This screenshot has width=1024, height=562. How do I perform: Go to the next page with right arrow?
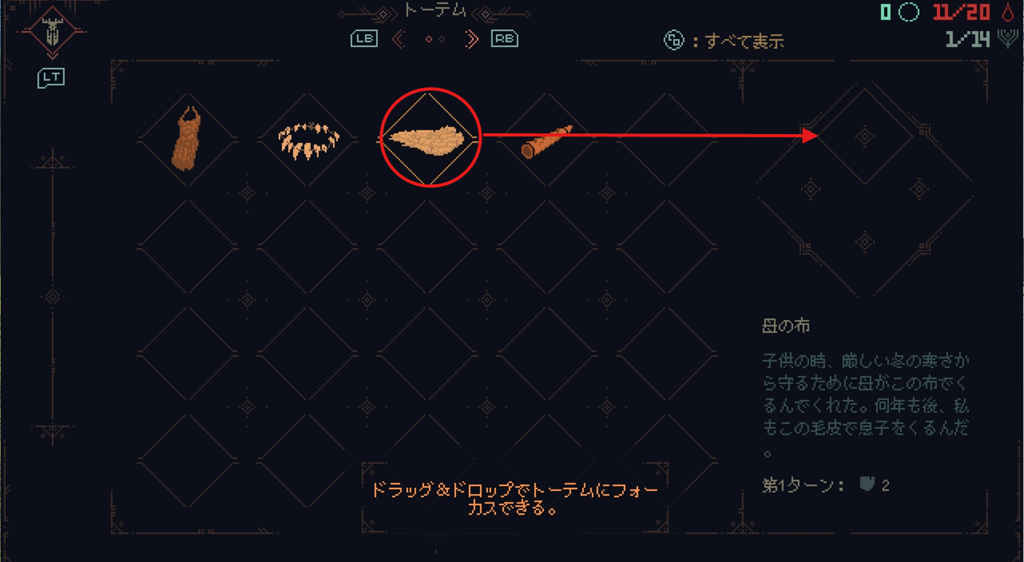pos(471,39)
